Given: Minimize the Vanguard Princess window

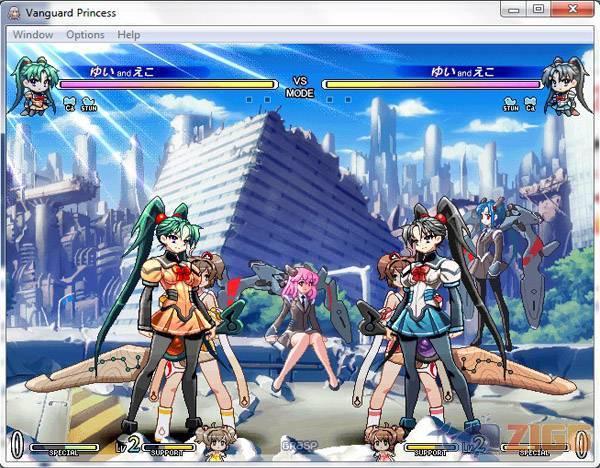Looking at the screenshot, I should 512,9.
